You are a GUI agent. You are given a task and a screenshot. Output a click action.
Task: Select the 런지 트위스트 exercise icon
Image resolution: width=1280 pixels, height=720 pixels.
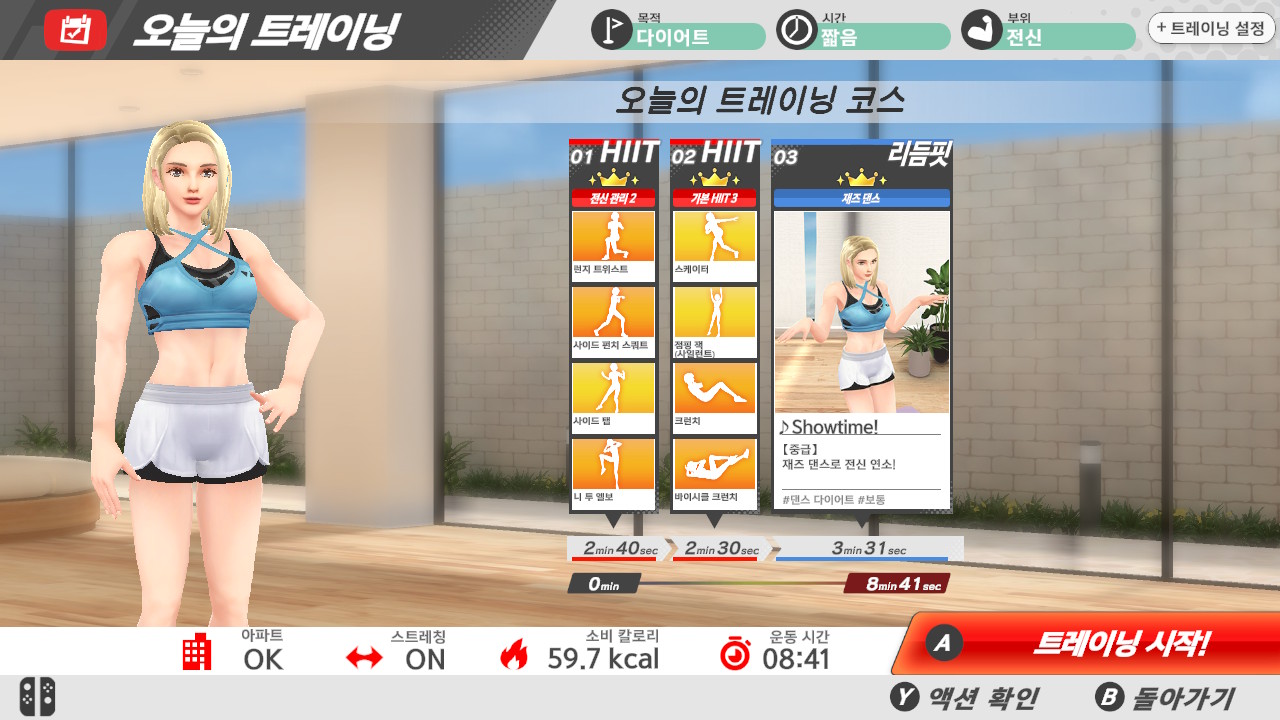[613, 238]
